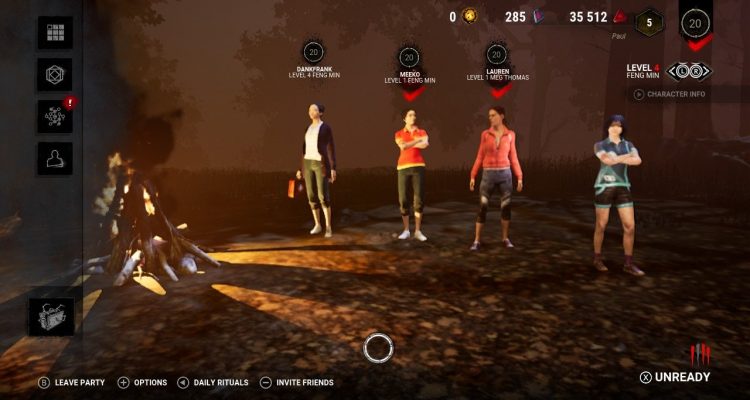Screen dimensions: 750x400
Task: Click the red Bloodpoints currency icon
Action: coord(620,16)
